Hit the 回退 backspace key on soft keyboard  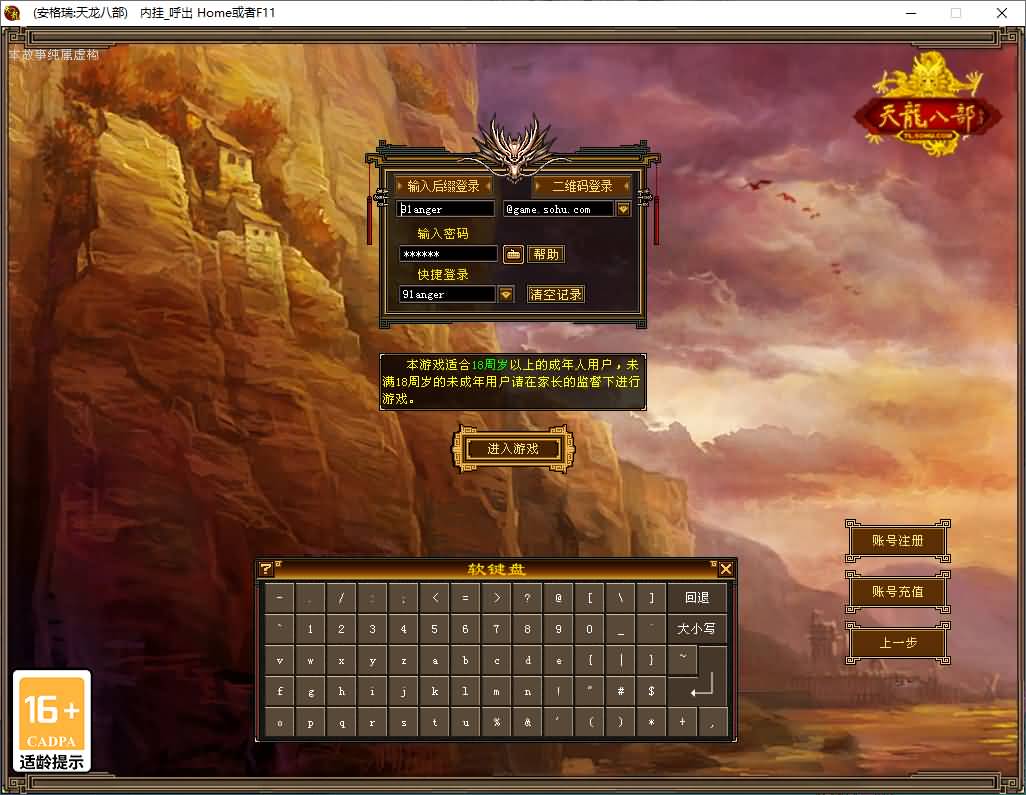697,598
